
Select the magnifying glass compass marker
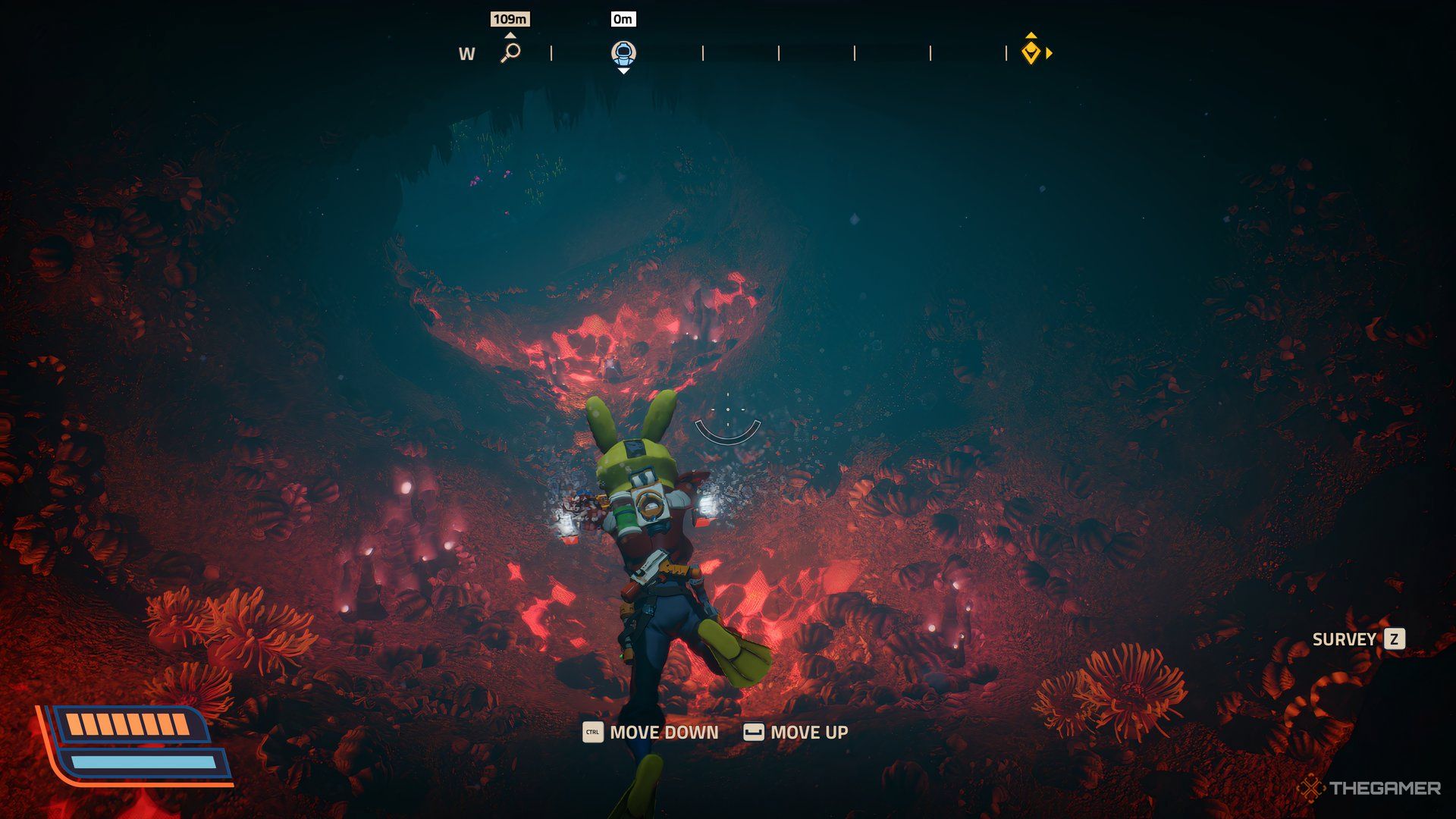511,52
